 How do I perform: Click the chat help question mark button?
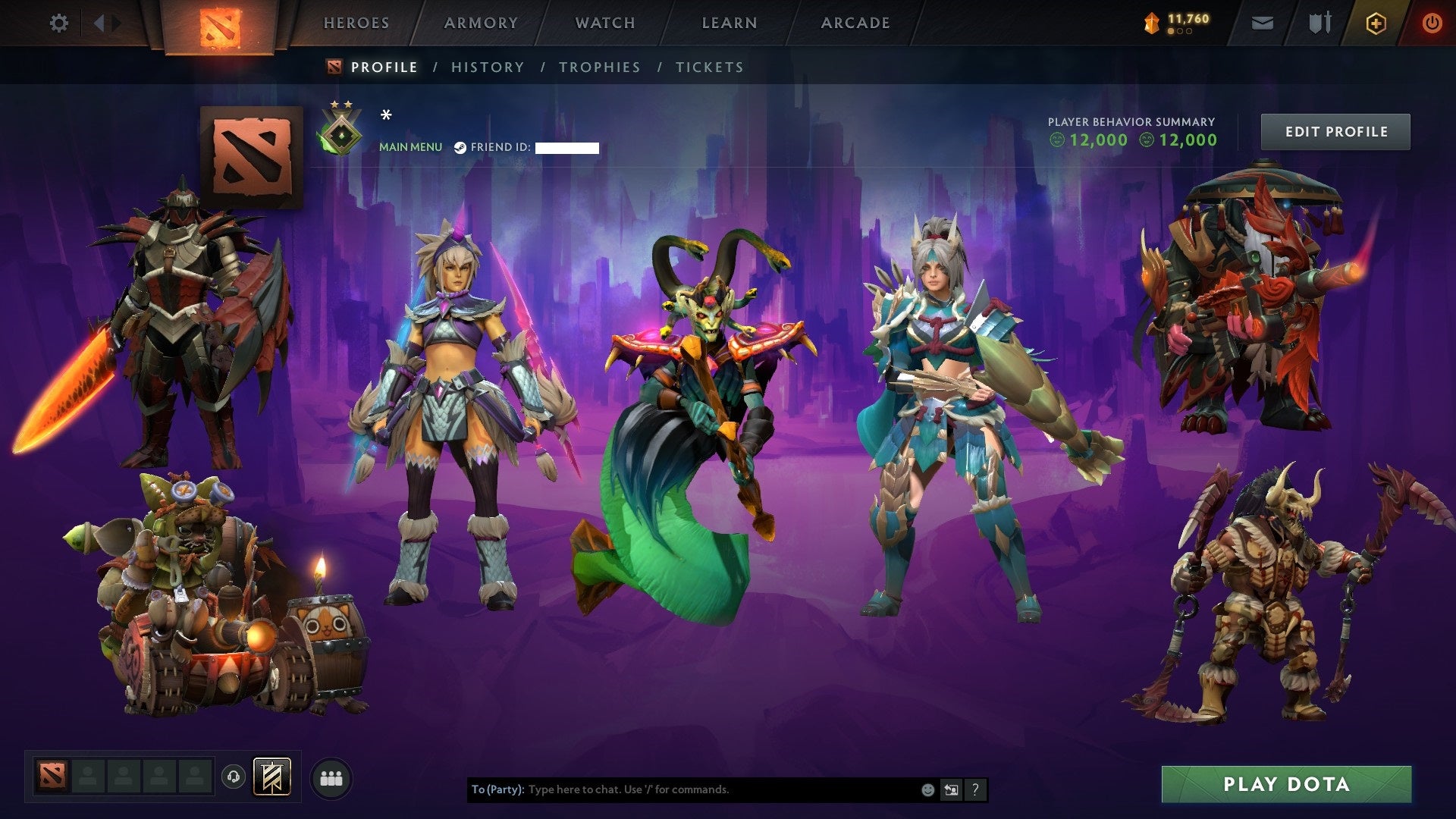975,789
